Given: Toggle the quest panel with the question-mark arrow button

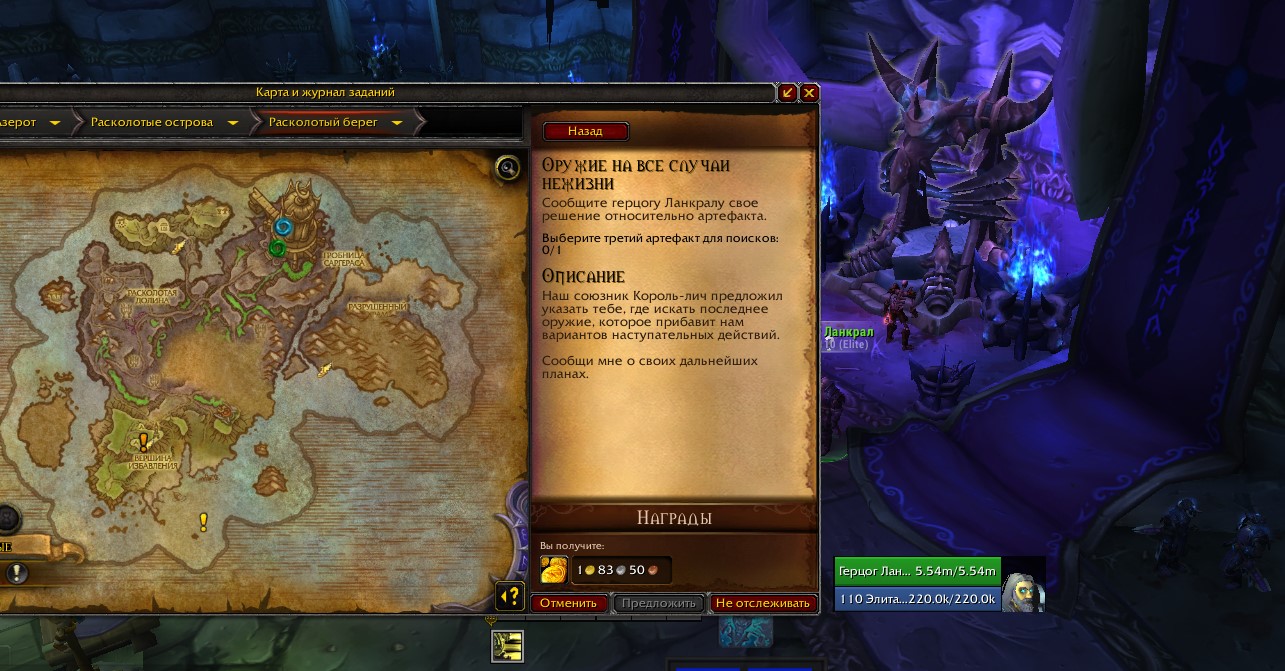Looking at the screenshot, I should click(x=510, y=597).
